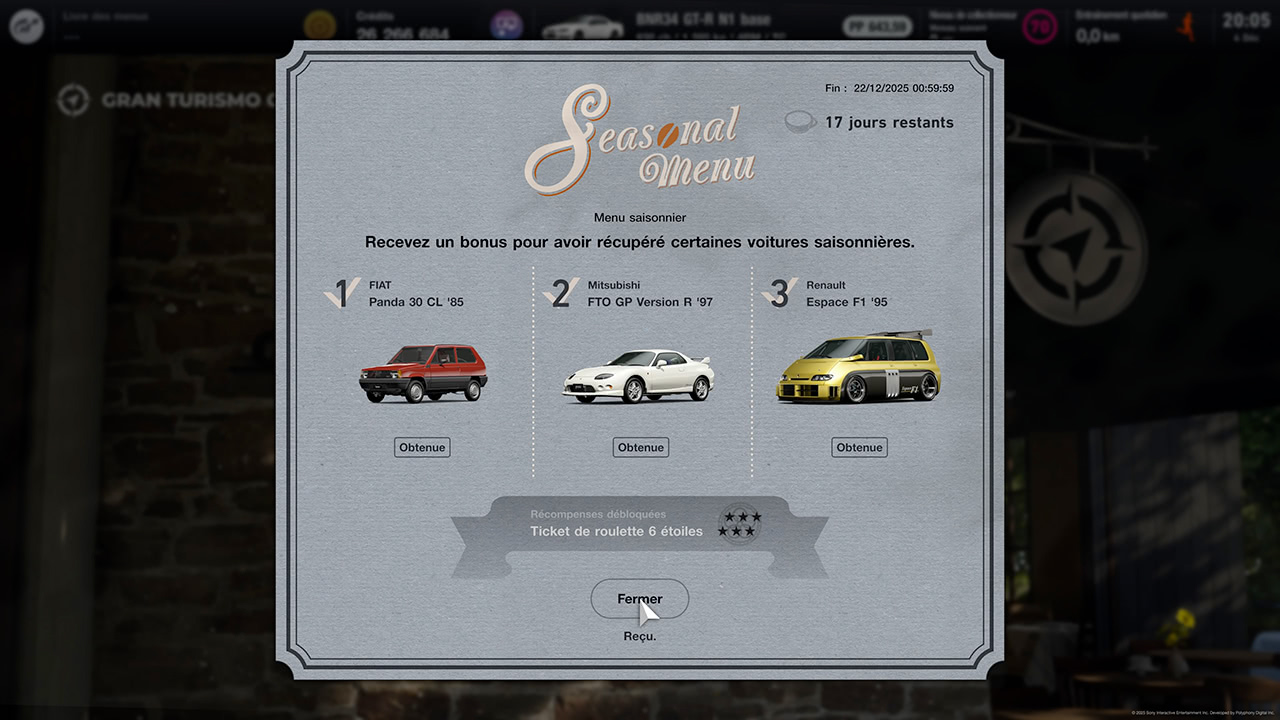Click the 'Obtenue' button under the Espace F1
This screenshot has width=1280, height=720.
pos(859,447)
